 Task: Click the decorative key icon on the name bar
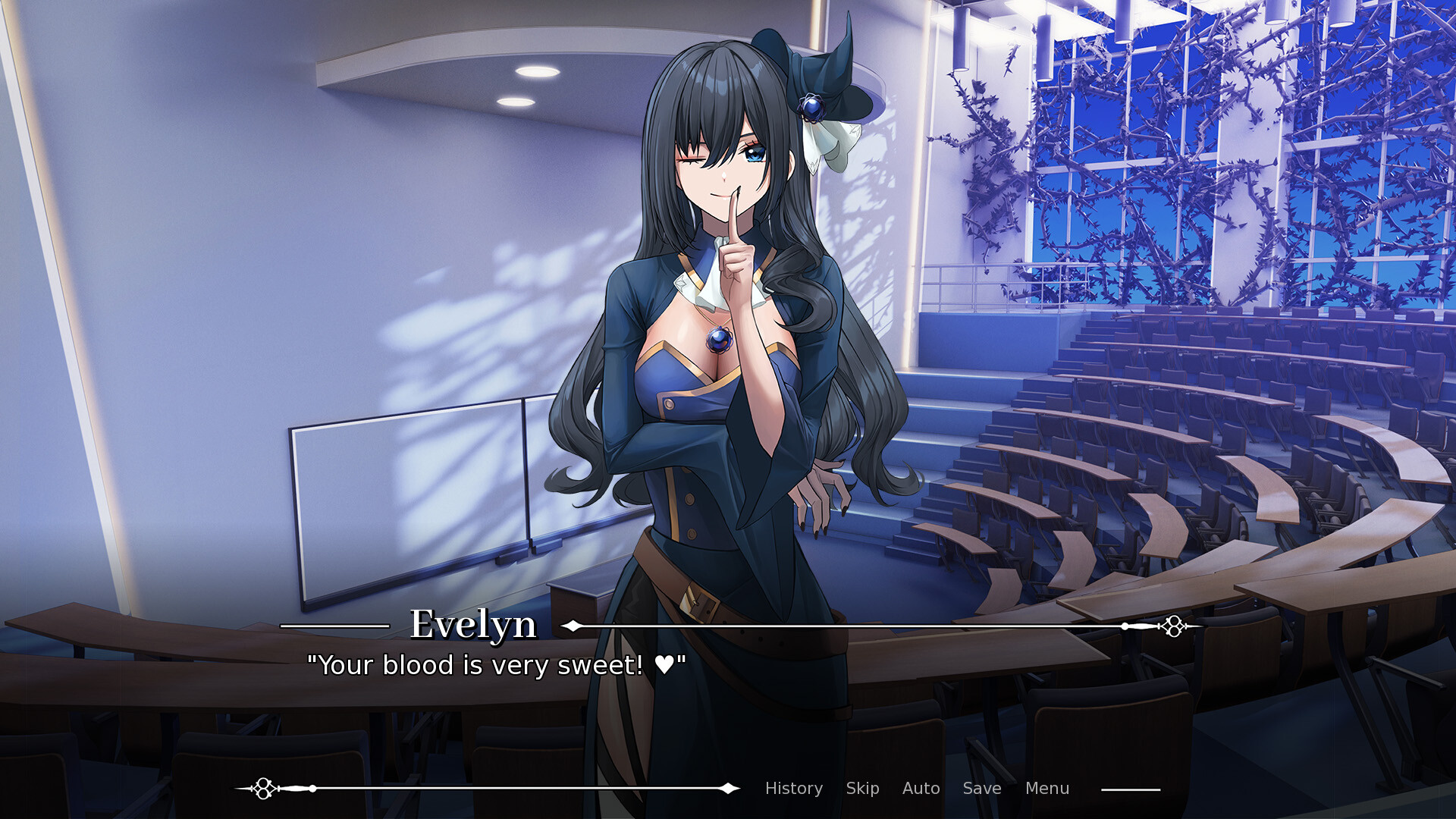pyautogui.click(x=1172, y=626)
